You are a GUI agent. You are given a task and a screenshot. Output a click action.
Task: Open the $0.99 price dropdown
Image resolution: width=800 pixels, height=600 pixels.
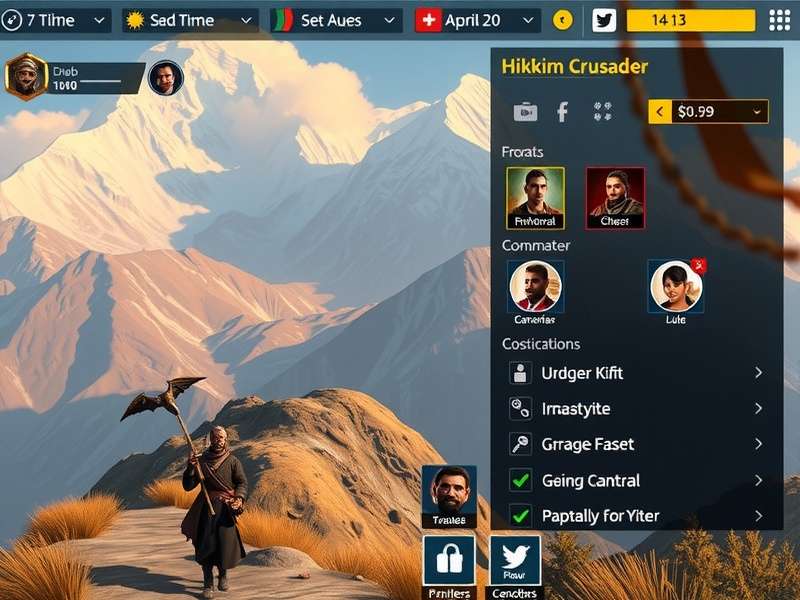[708, 112]
